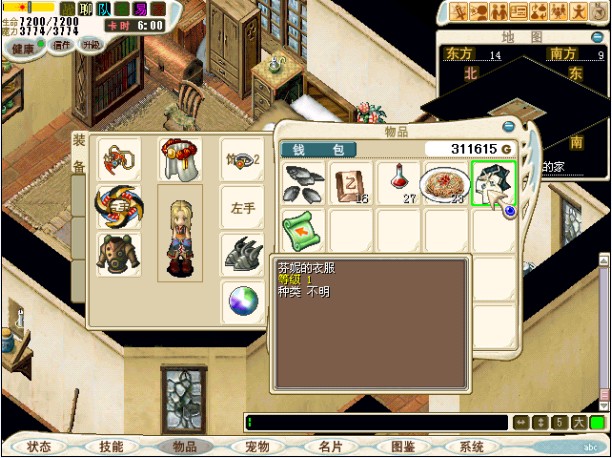
Task: Select the equipped armor gauntlets slot
Action: coord(241,254)
